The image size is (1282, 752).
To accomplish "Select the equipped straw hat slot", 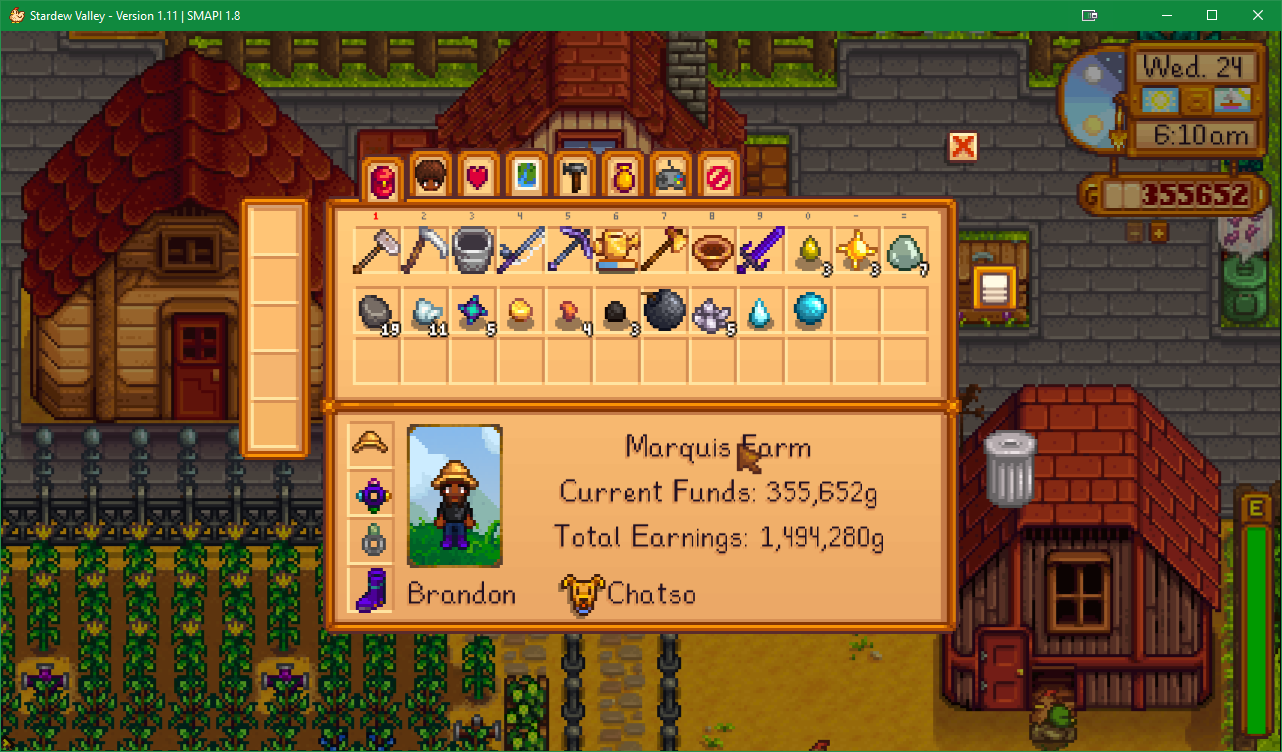I will (371, 443).
